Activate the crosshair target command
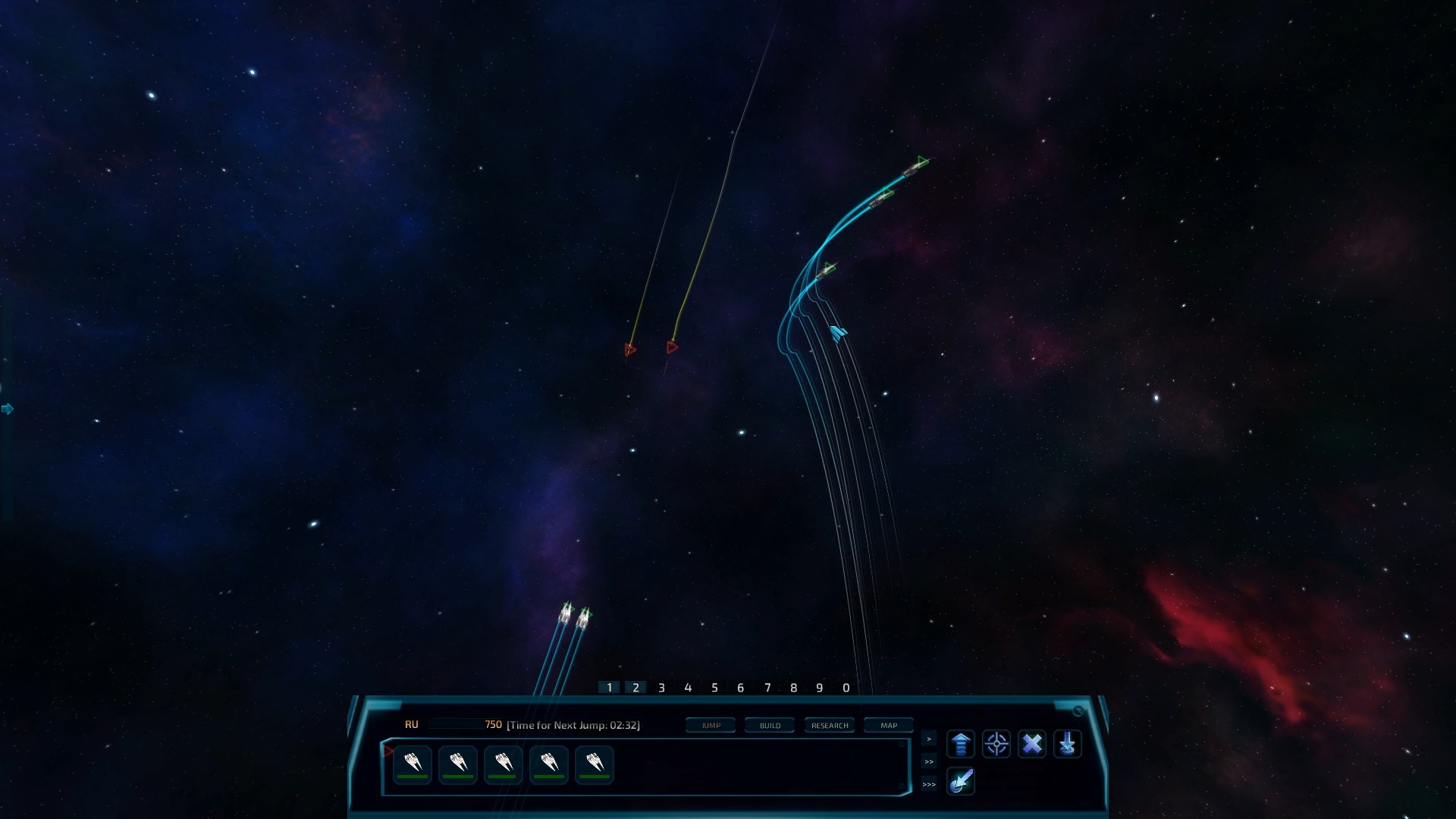This screenshot has height=819, width=1456. point(996,744)
